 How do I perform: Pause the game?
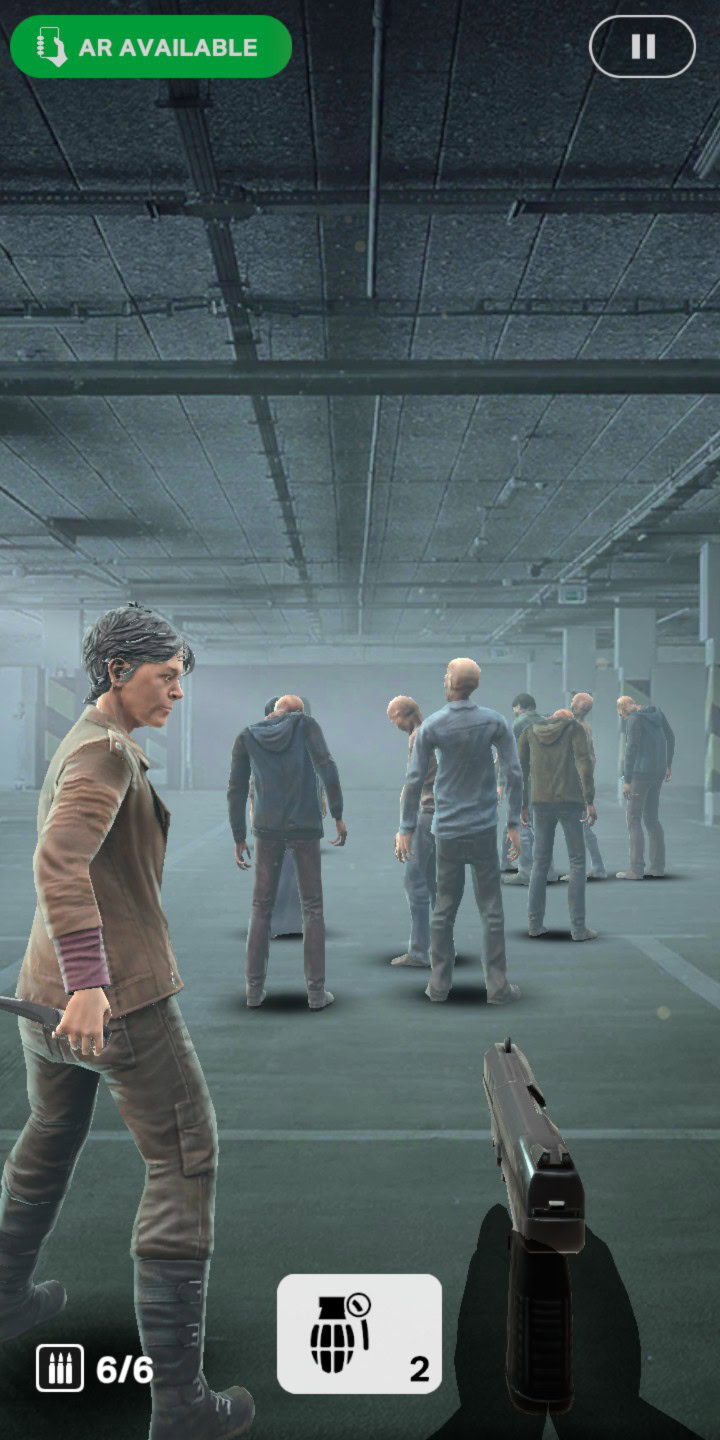[642, 47]
